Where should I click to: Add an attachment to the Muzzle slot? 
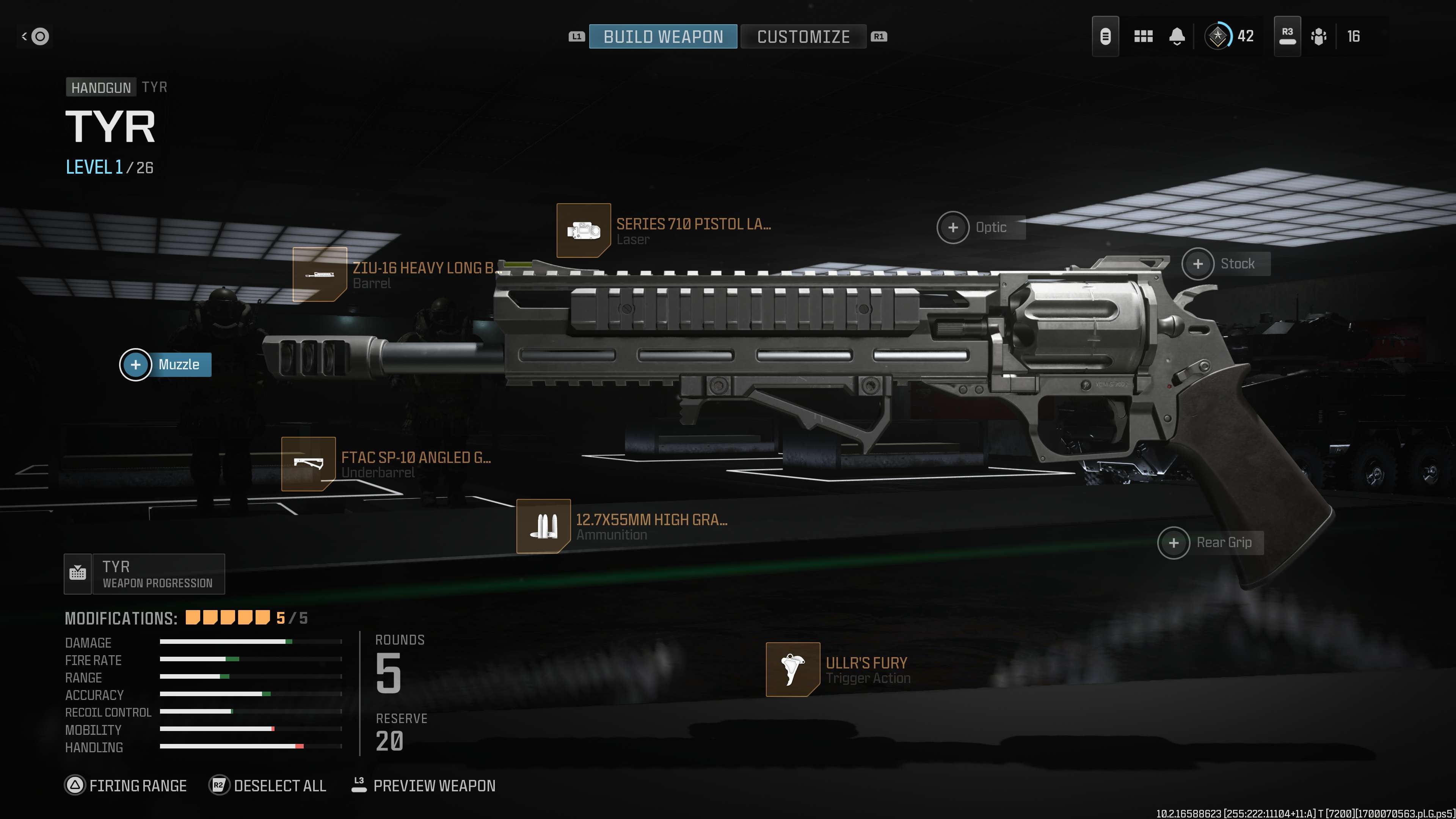pyautogui.click(x=136, y=364)
